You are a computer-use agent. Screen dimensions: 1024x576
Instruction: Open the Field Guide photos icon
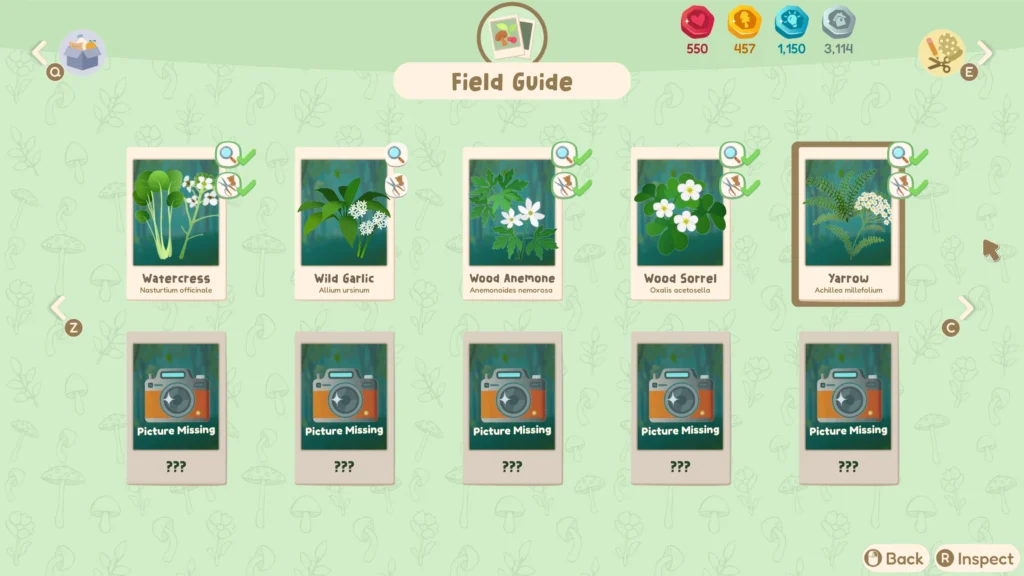(x=512, y=35)
